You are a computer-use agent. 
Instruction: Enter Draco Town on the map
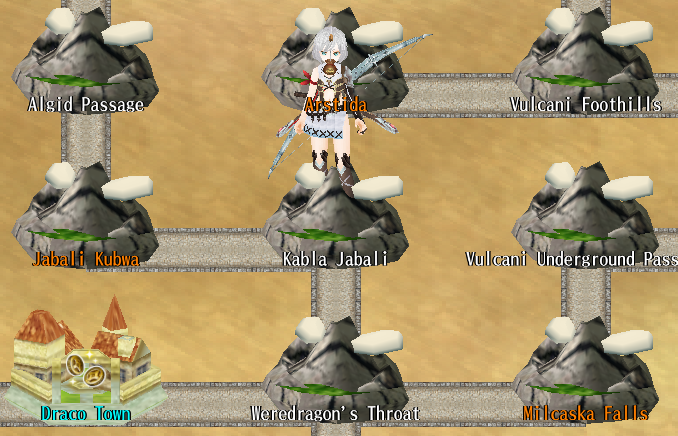click(x=86, y=362)
